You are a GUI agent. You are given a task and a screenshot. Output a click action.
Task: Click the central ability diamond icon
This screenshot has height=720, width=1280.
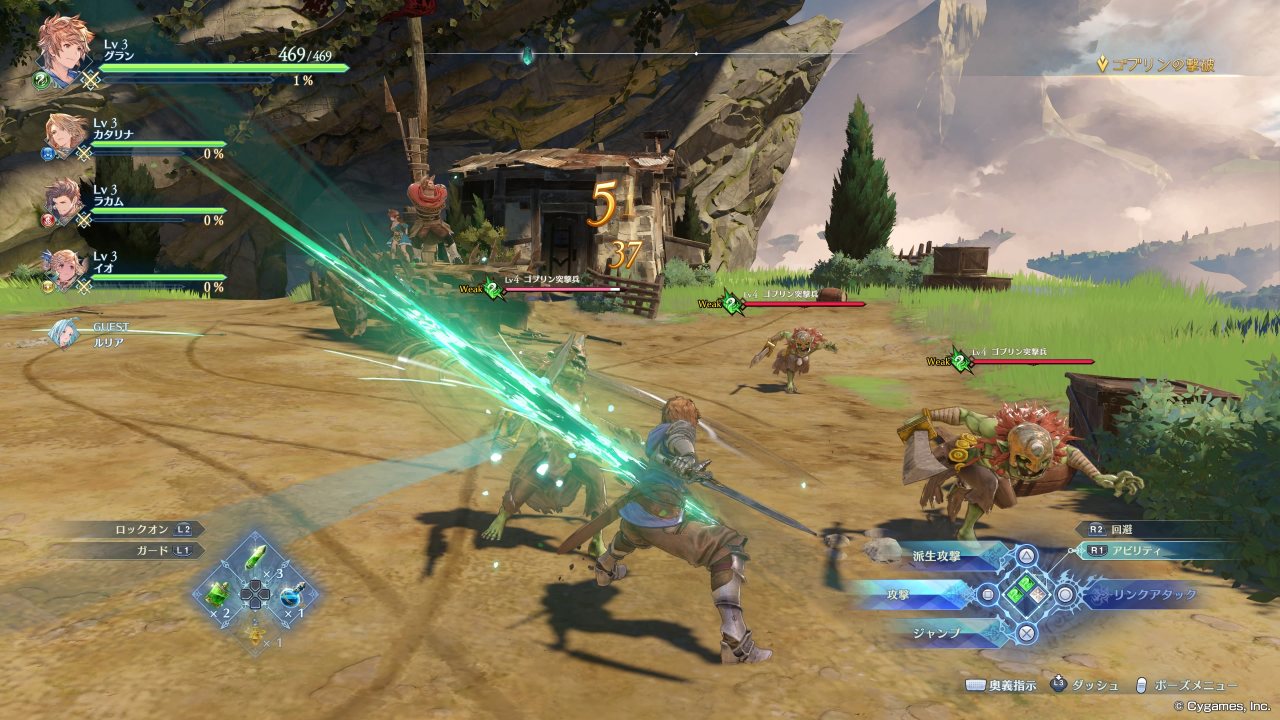(x=1027, y=594)
